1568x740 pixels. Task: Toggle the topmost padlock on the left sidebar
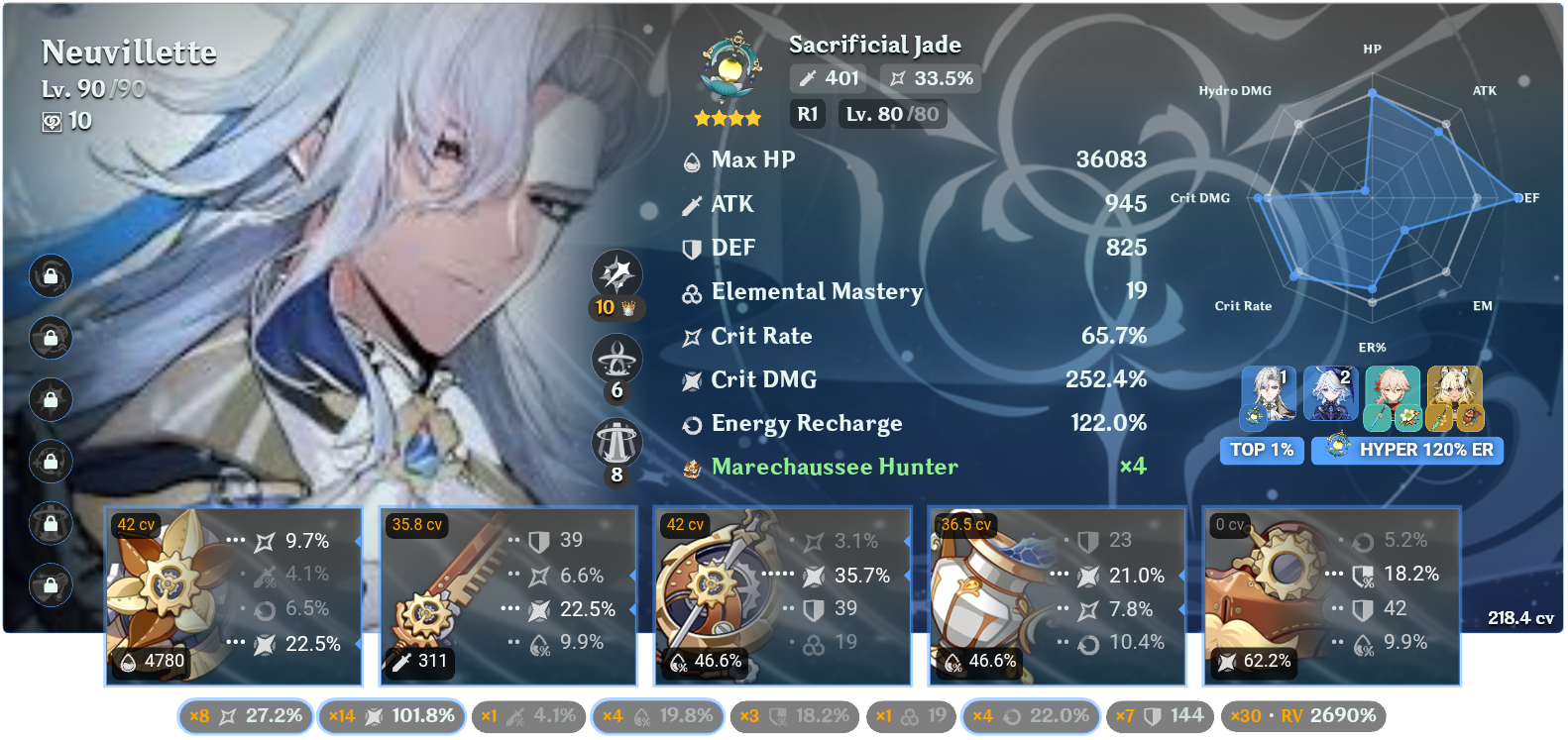coord(51,276)
